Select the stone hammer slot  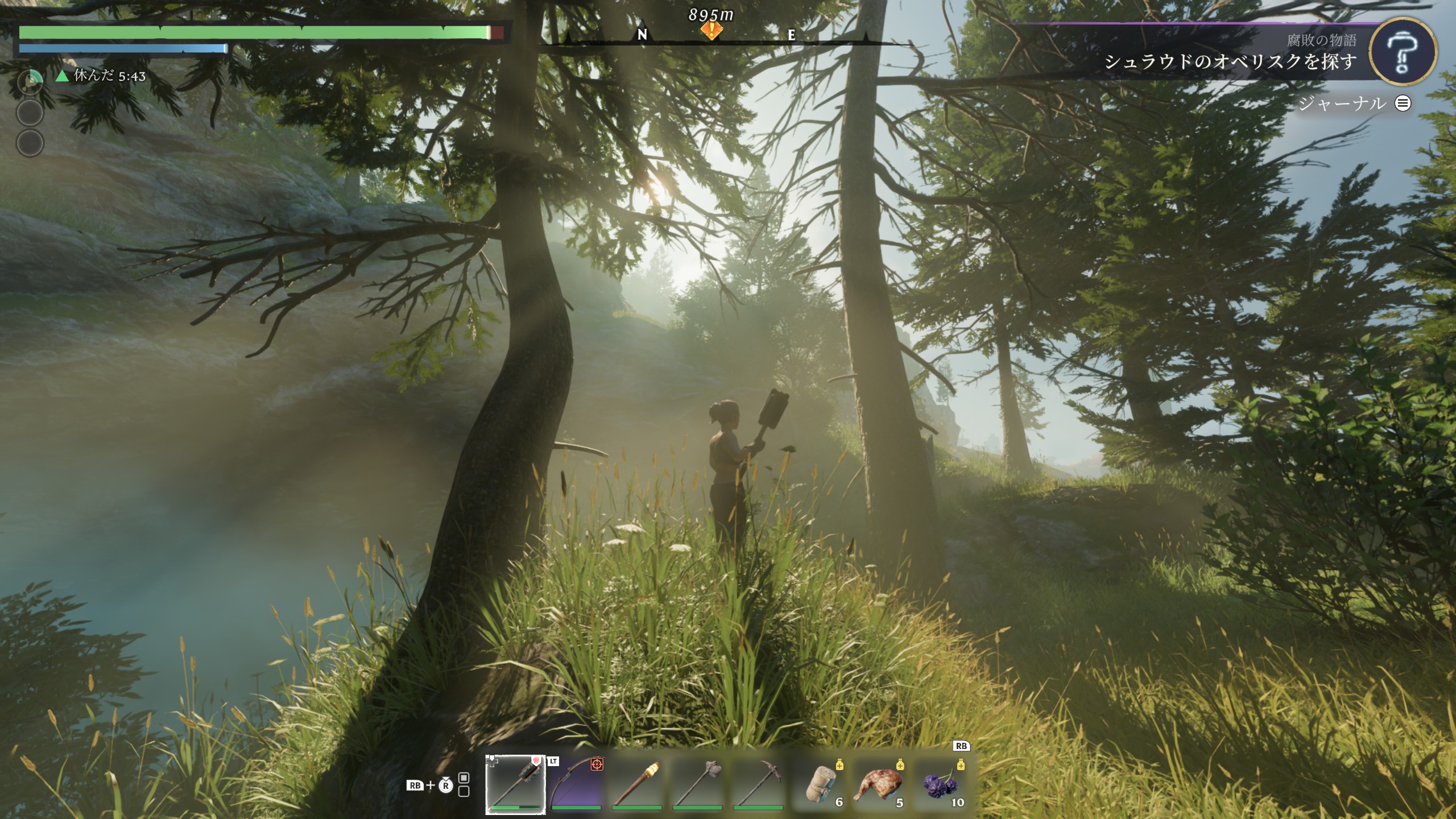698,783
